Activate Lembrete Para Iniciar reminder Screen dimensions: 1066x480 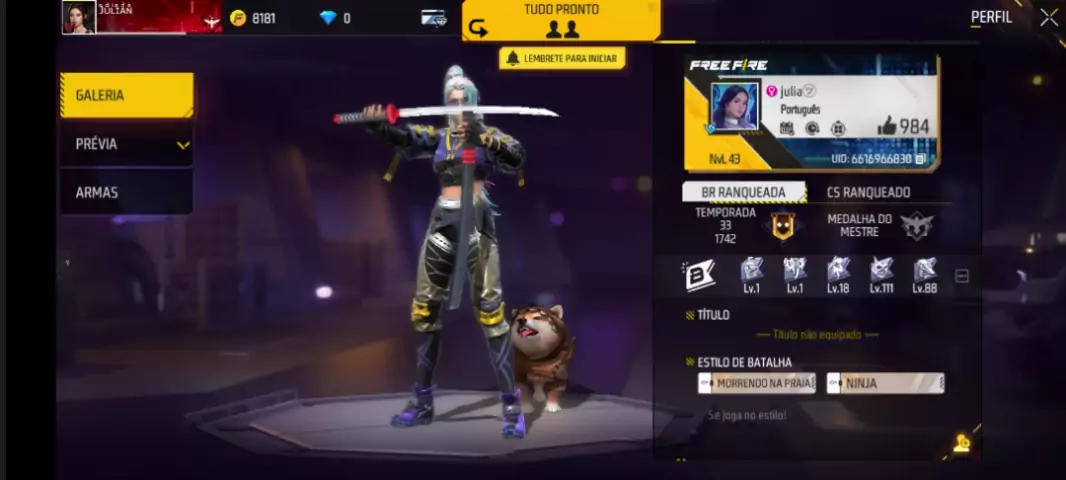pos(562,58)
